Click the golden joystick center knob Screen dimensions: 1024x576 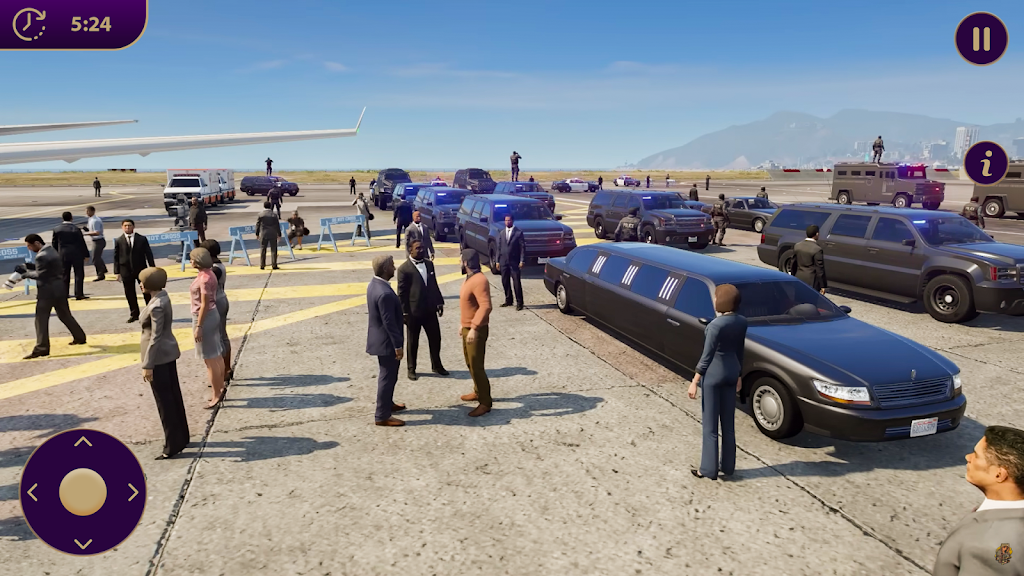click(83, 492)
